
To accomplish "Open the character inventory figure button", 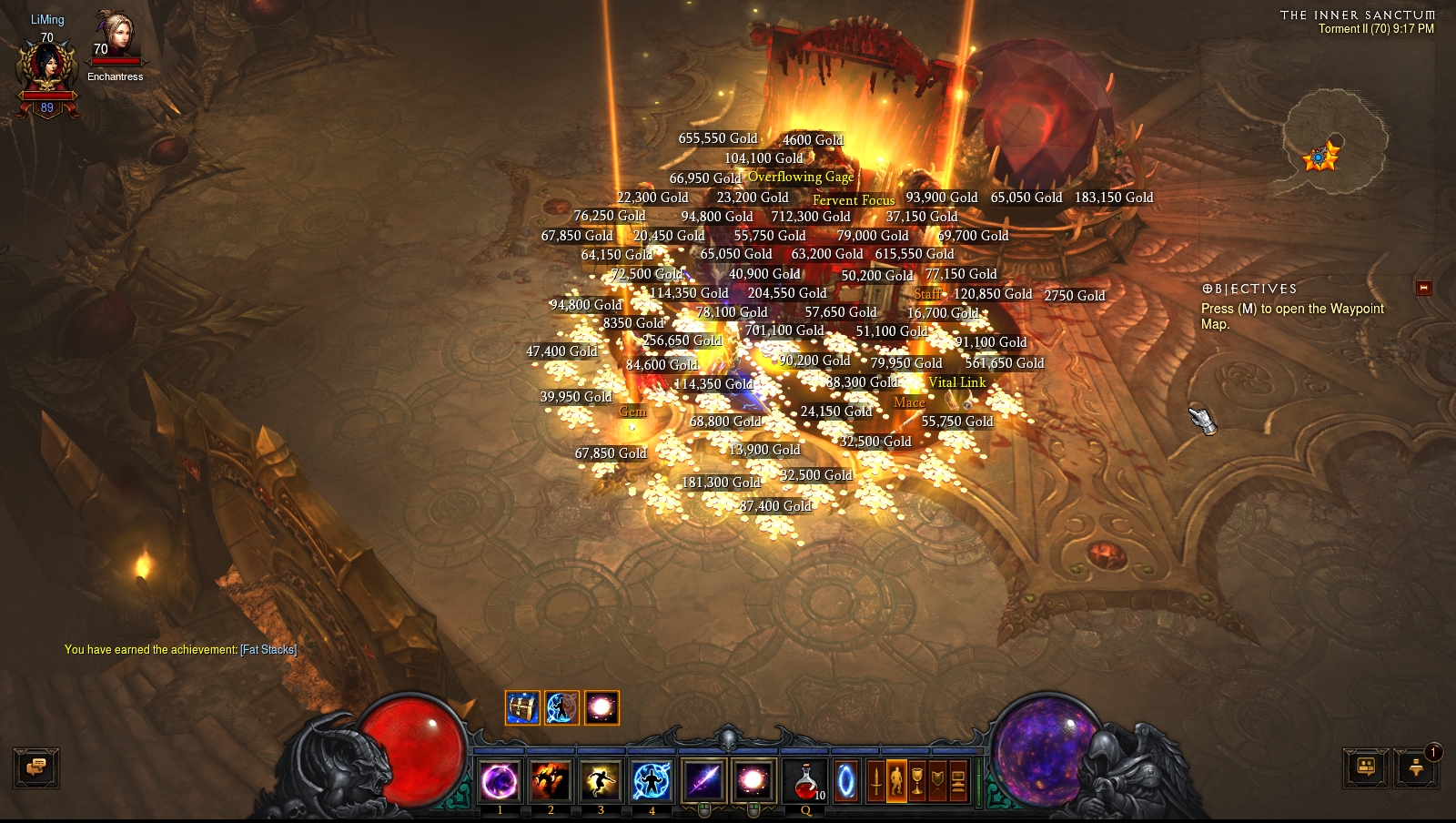I will pos(896,781).
